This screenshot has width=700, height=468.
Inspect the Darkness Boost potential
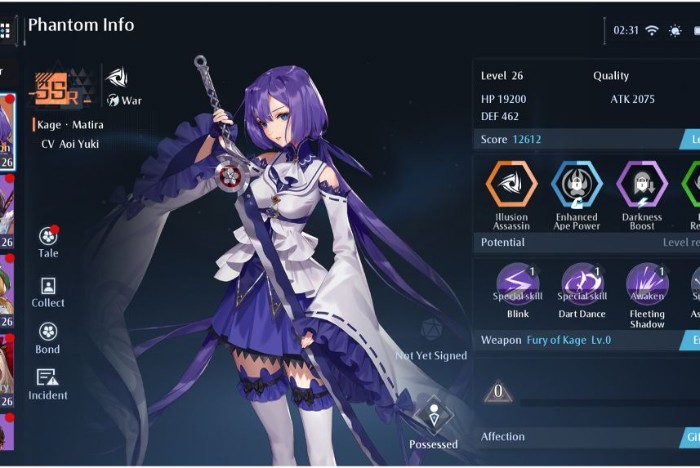point(641,184)
